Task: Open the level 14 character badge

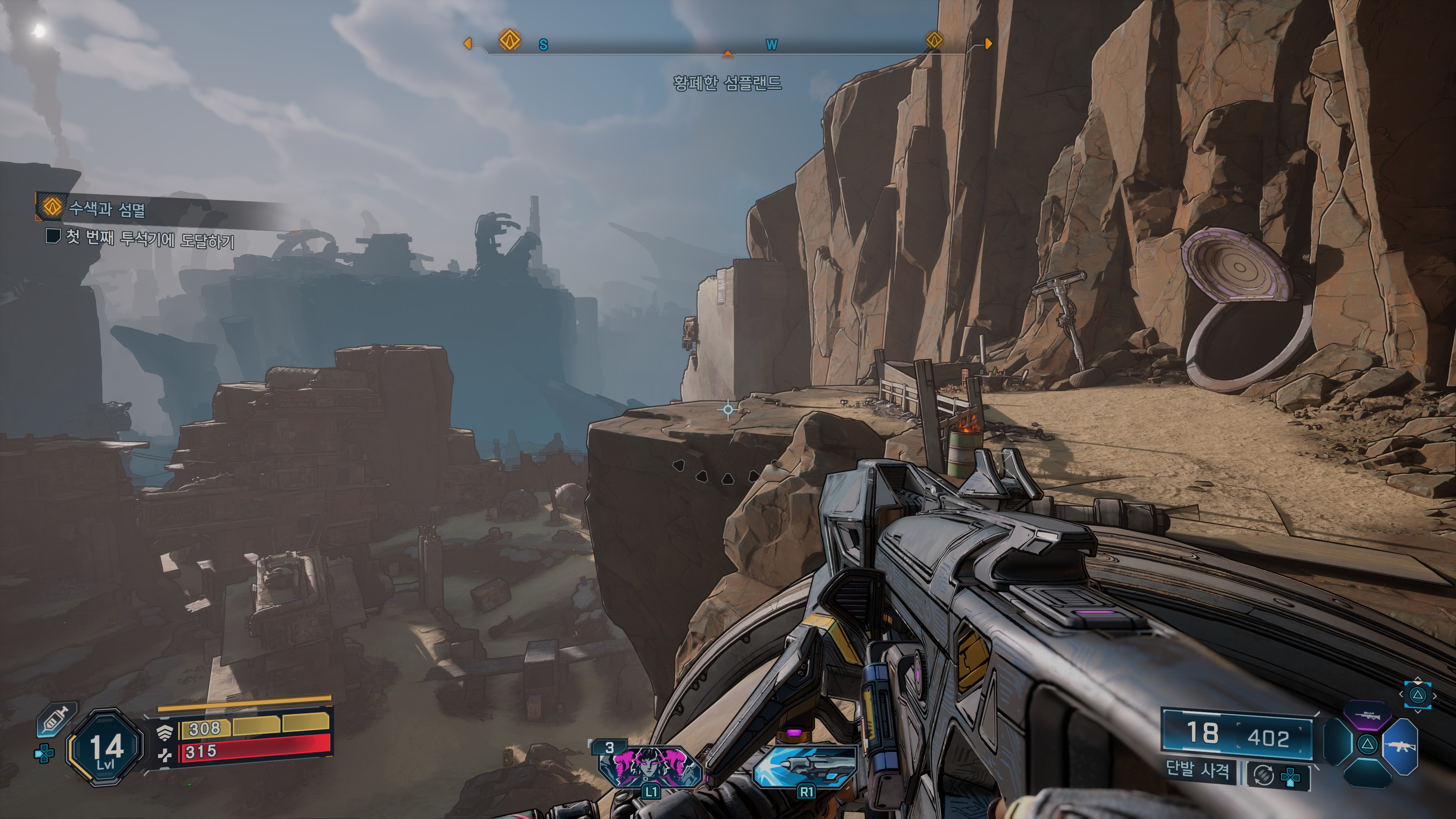Action: click(105, 747)
